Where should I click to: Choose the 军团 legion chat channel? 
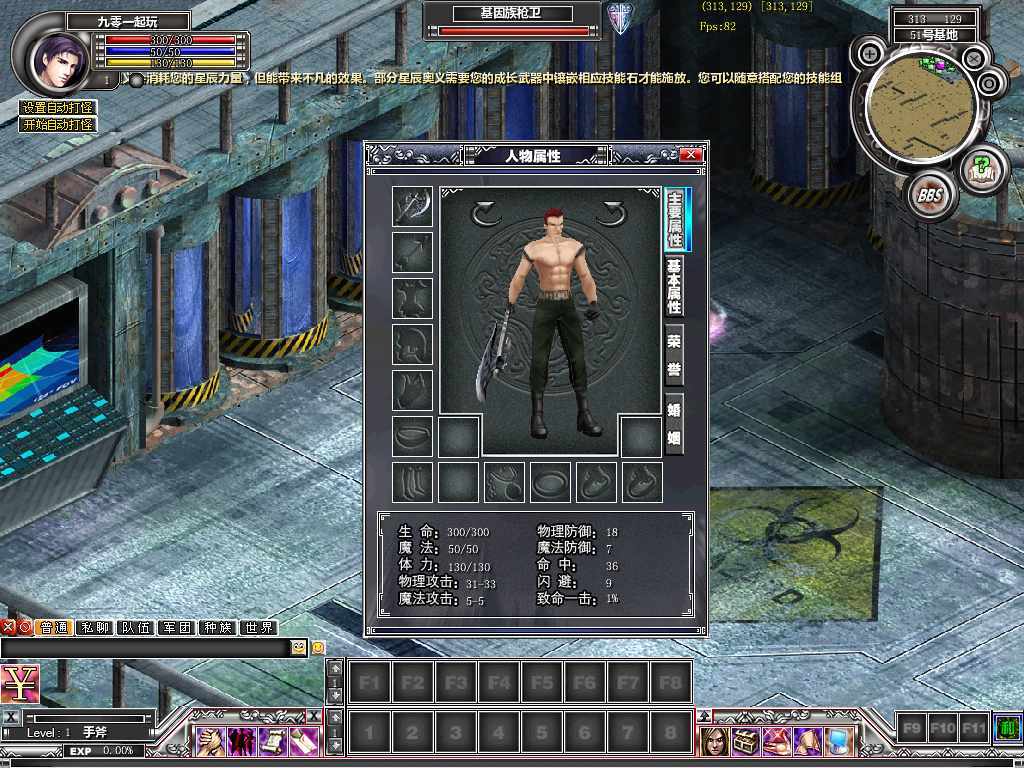pyautogui.click(x=177, y=628)
